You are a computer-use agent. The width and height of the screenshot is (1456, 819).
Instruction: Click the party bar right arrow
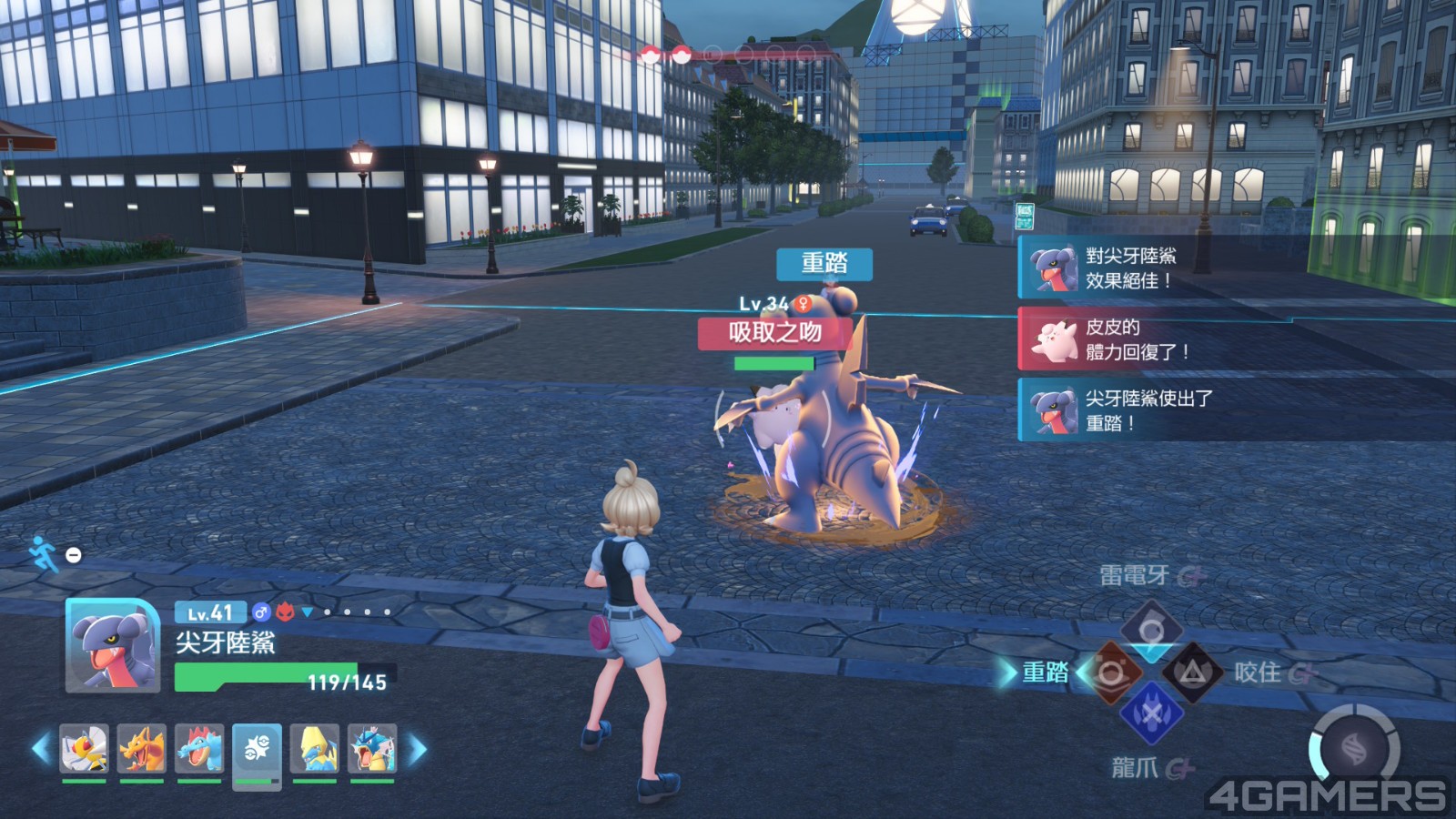pyautogui.click(x=417, y=749)
